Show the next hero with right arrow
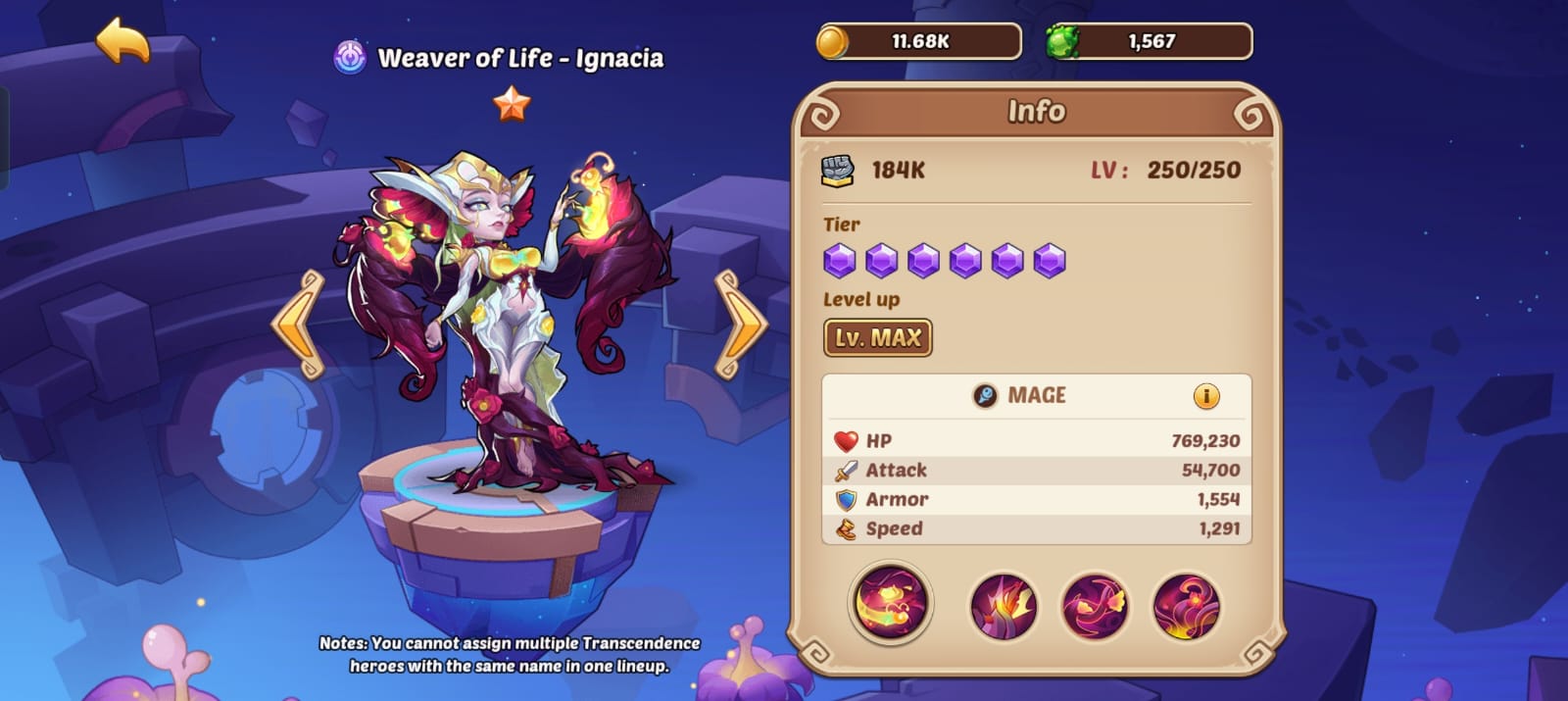 pyautogui.click(x=740, y=324)
